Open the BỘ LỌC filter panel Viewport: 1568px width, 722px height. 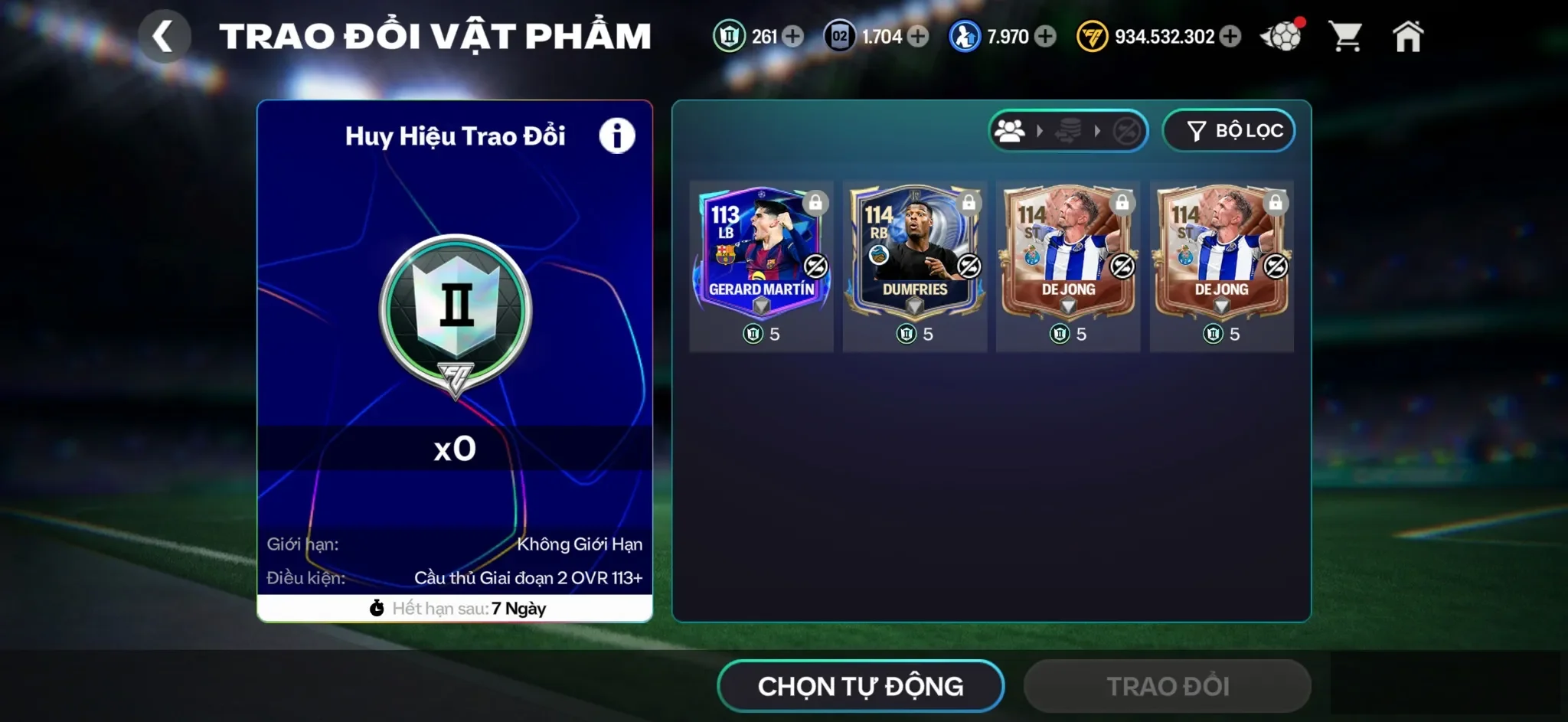1229,130
